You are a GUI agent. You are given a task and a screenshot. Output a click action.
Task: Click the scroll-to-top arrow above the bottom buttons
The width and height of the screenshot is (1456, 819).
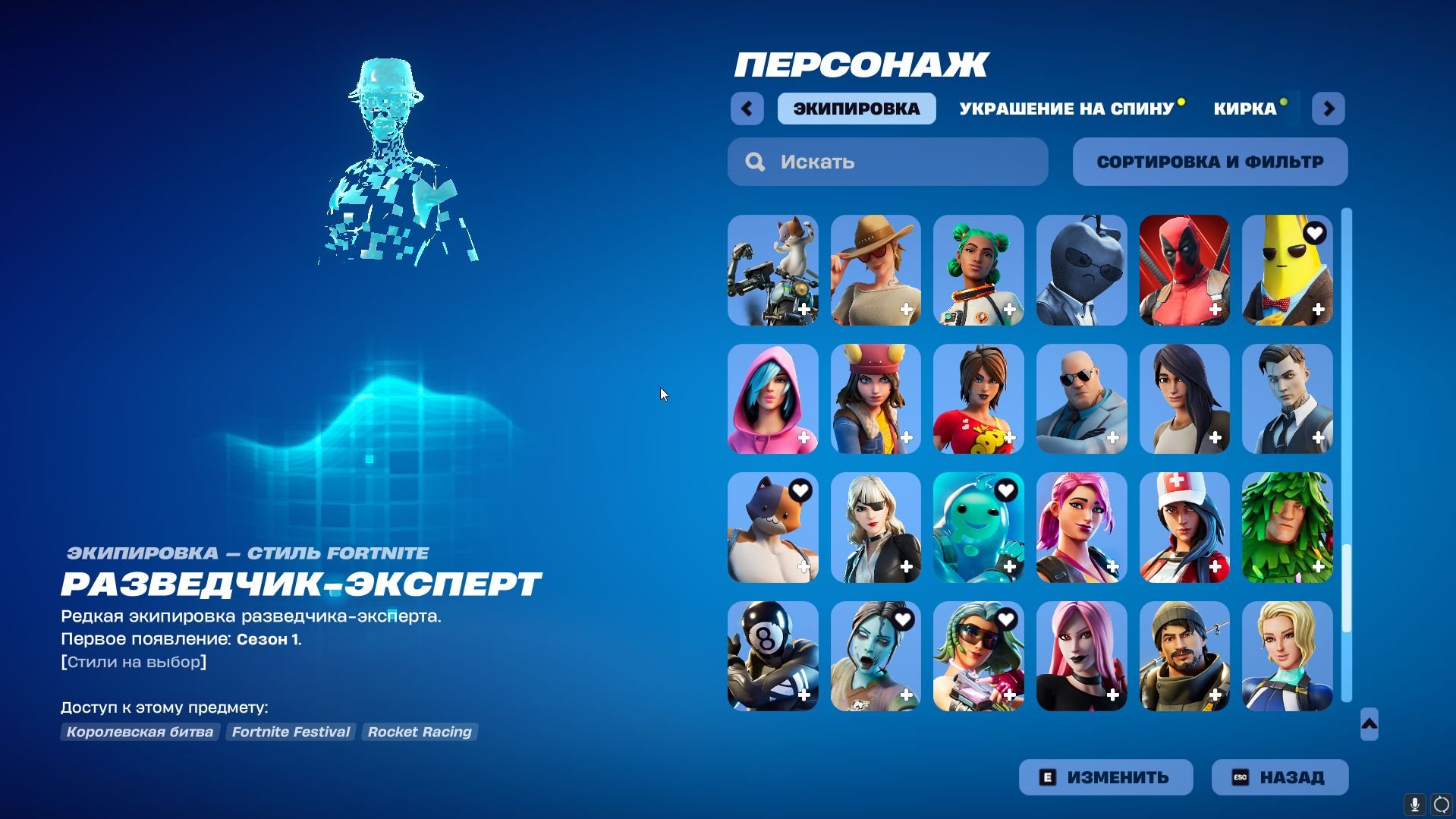(1368, 725)
